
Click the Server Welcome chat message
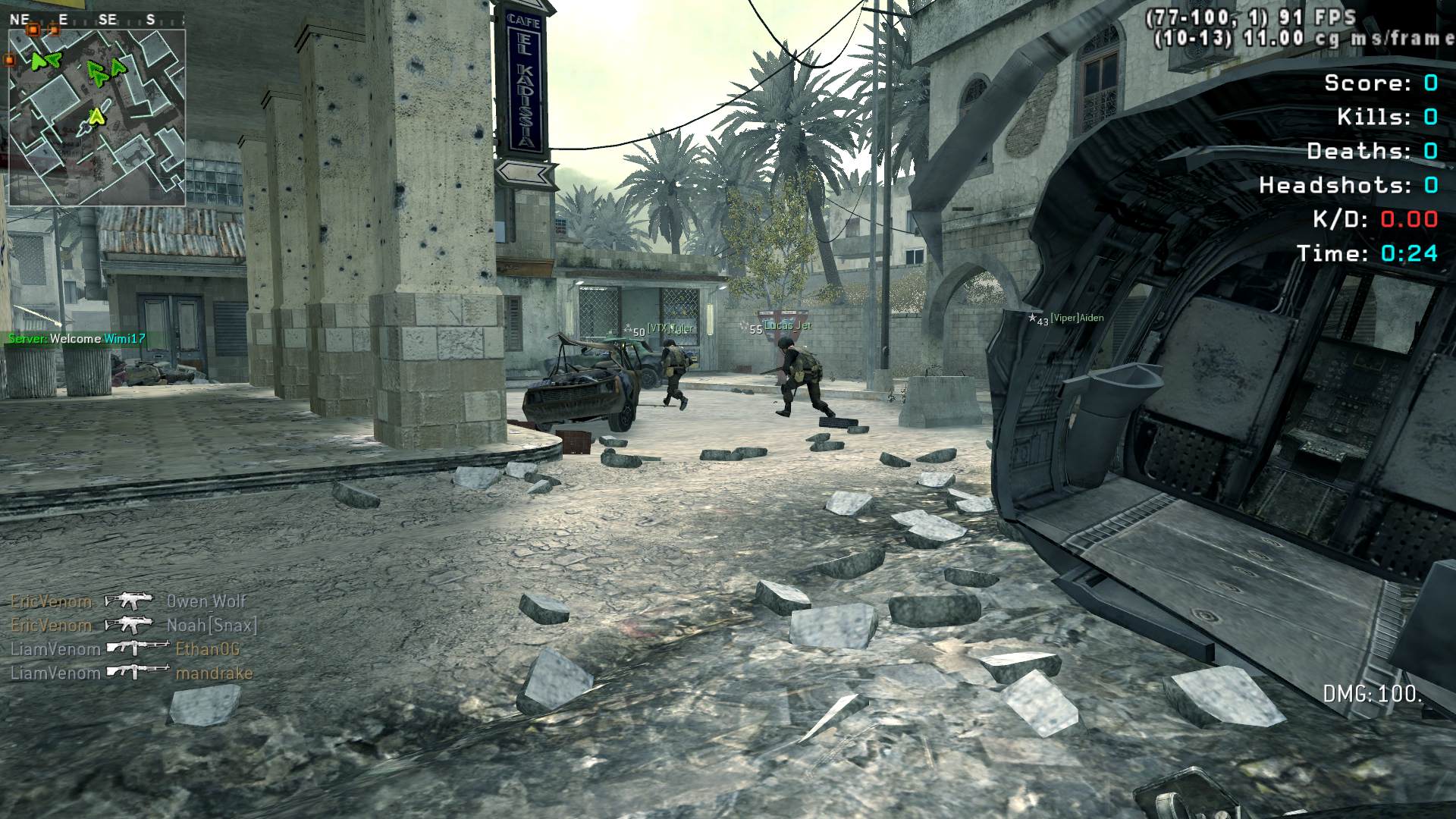coord(77,339)
